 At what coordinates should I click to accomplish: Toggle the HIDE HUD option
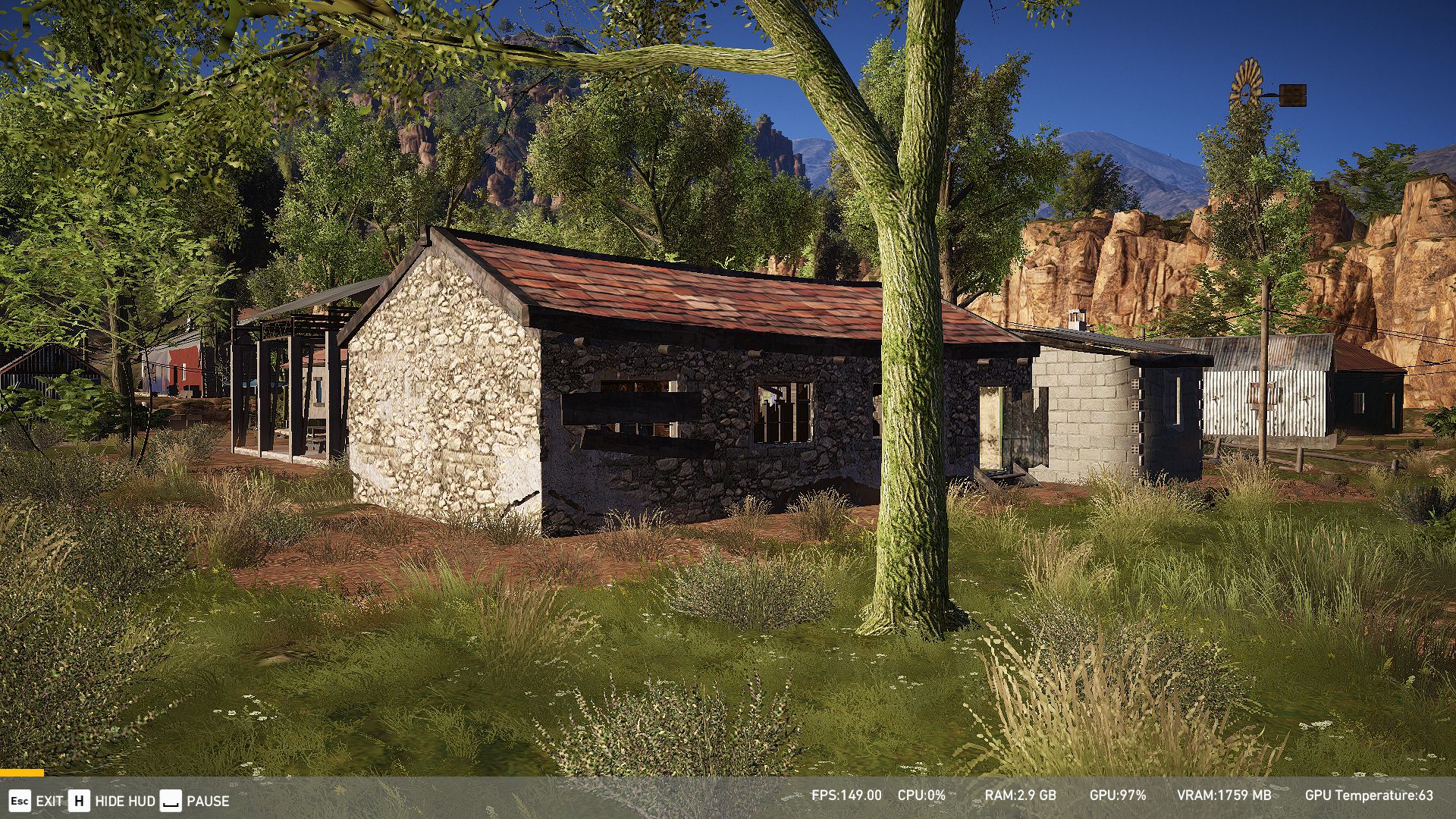tap(112, 801)
